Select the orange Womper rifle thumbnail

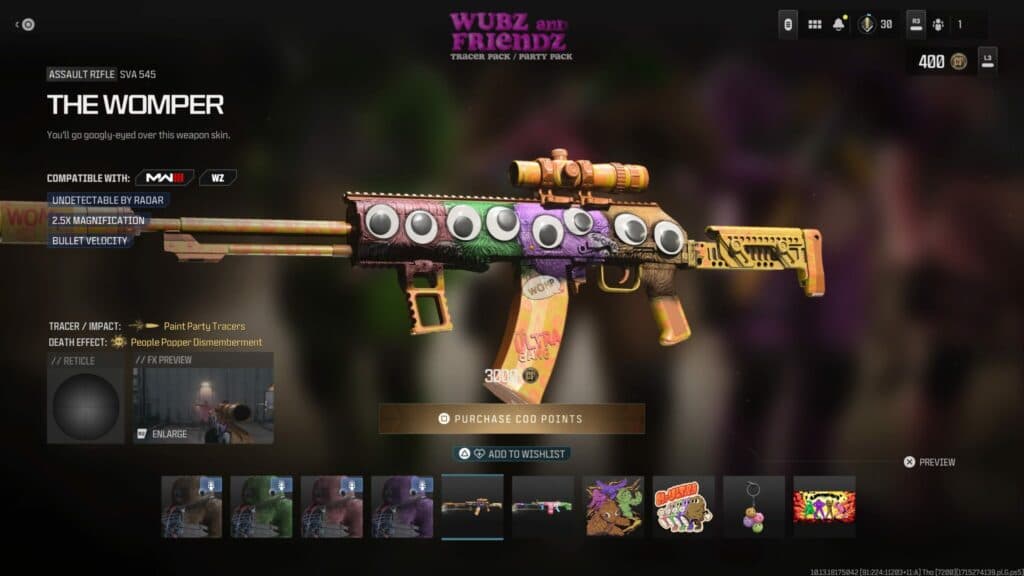point(472,506)
